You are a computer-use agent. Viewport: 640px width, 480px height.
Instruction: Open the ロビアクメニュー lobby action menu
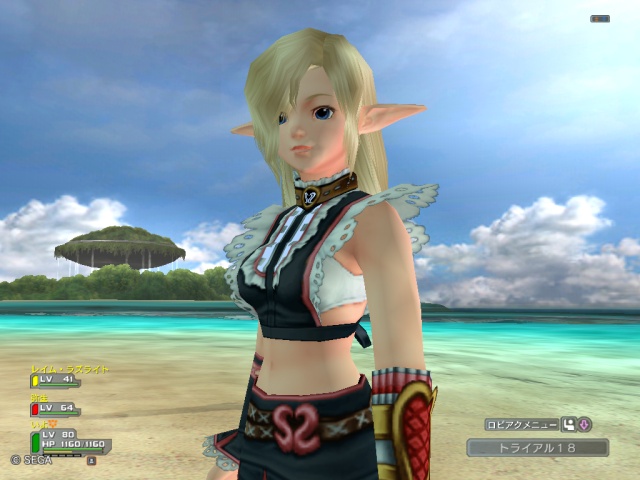[522, 424]
